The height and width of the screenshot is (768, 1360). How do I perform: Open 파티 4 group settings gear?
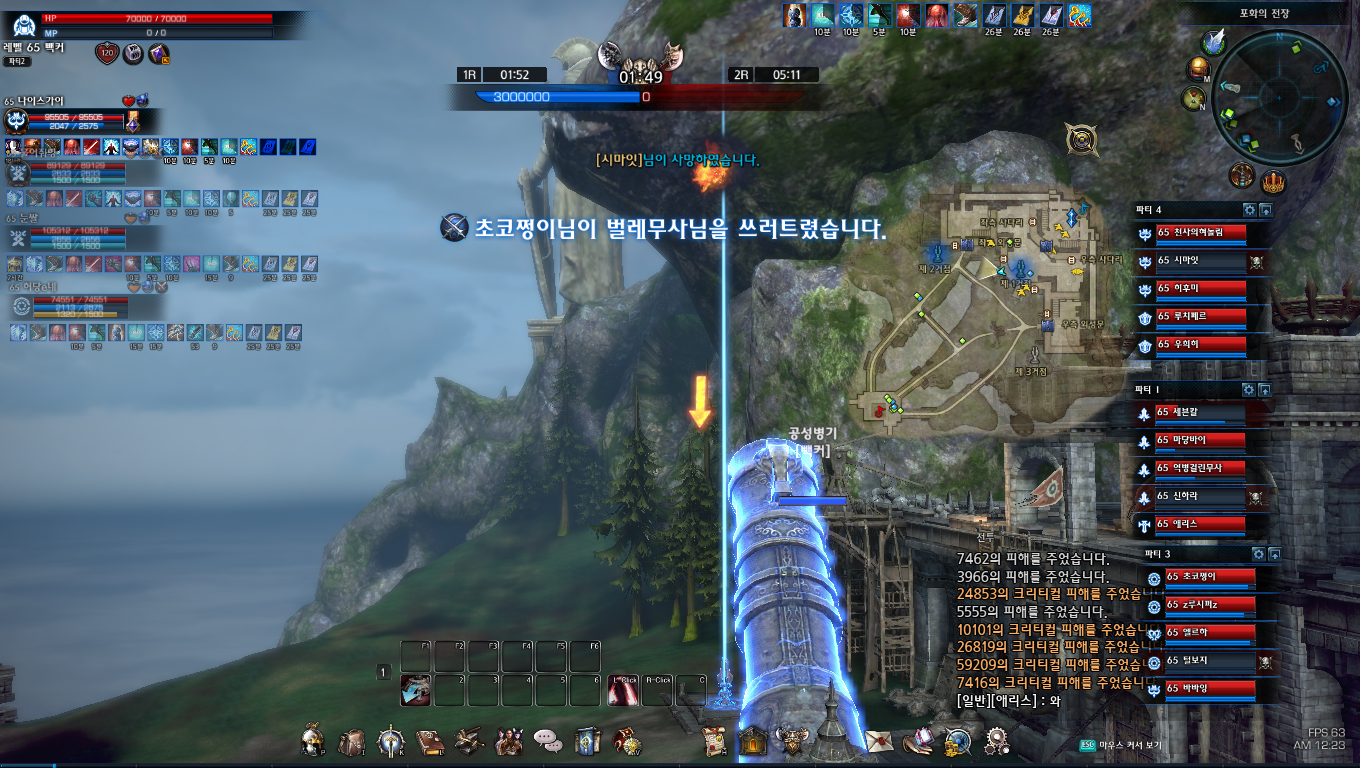(x=1248, y=210)
